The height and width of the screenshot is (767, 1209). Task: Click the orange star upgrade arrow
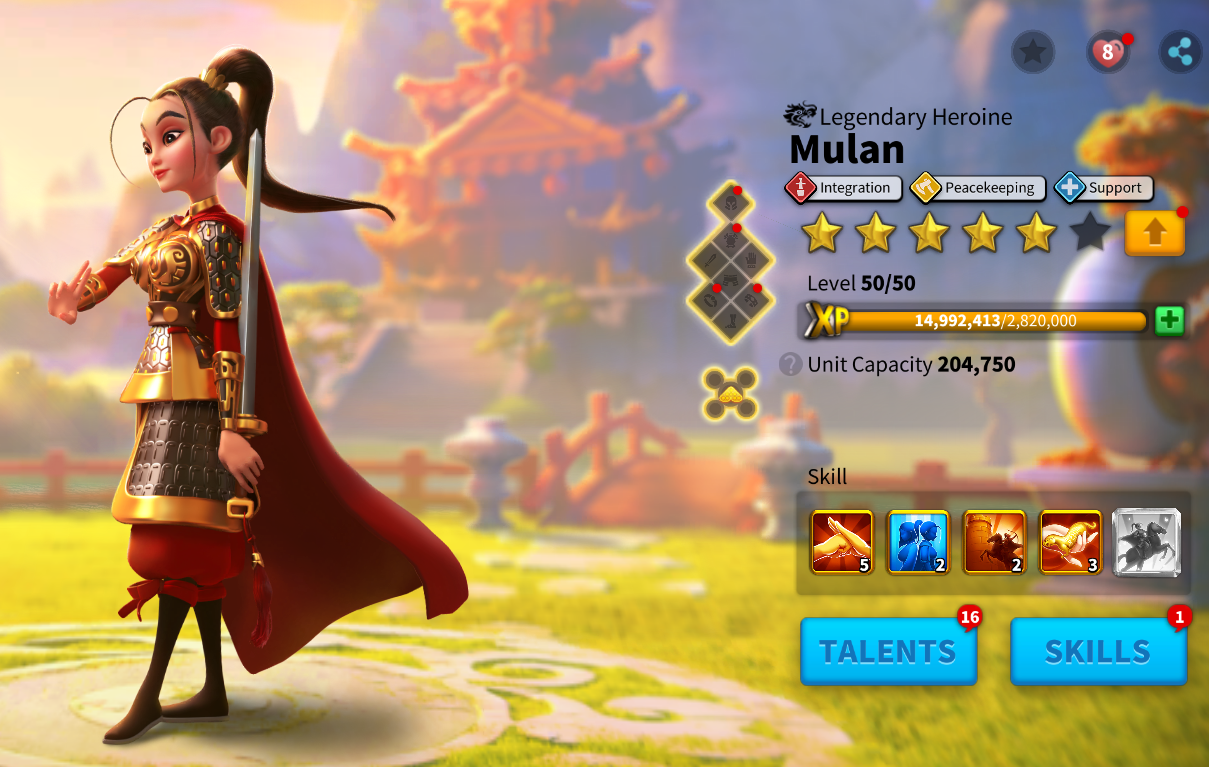(x=1154, y=233)
